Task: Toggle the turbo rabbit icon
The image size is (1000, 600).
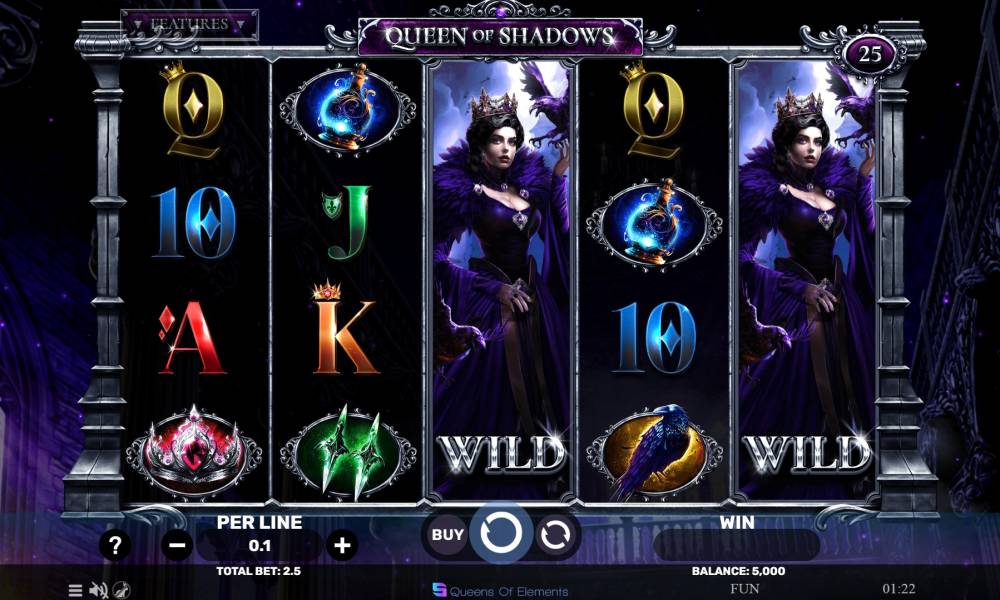Action: (121, 590)
